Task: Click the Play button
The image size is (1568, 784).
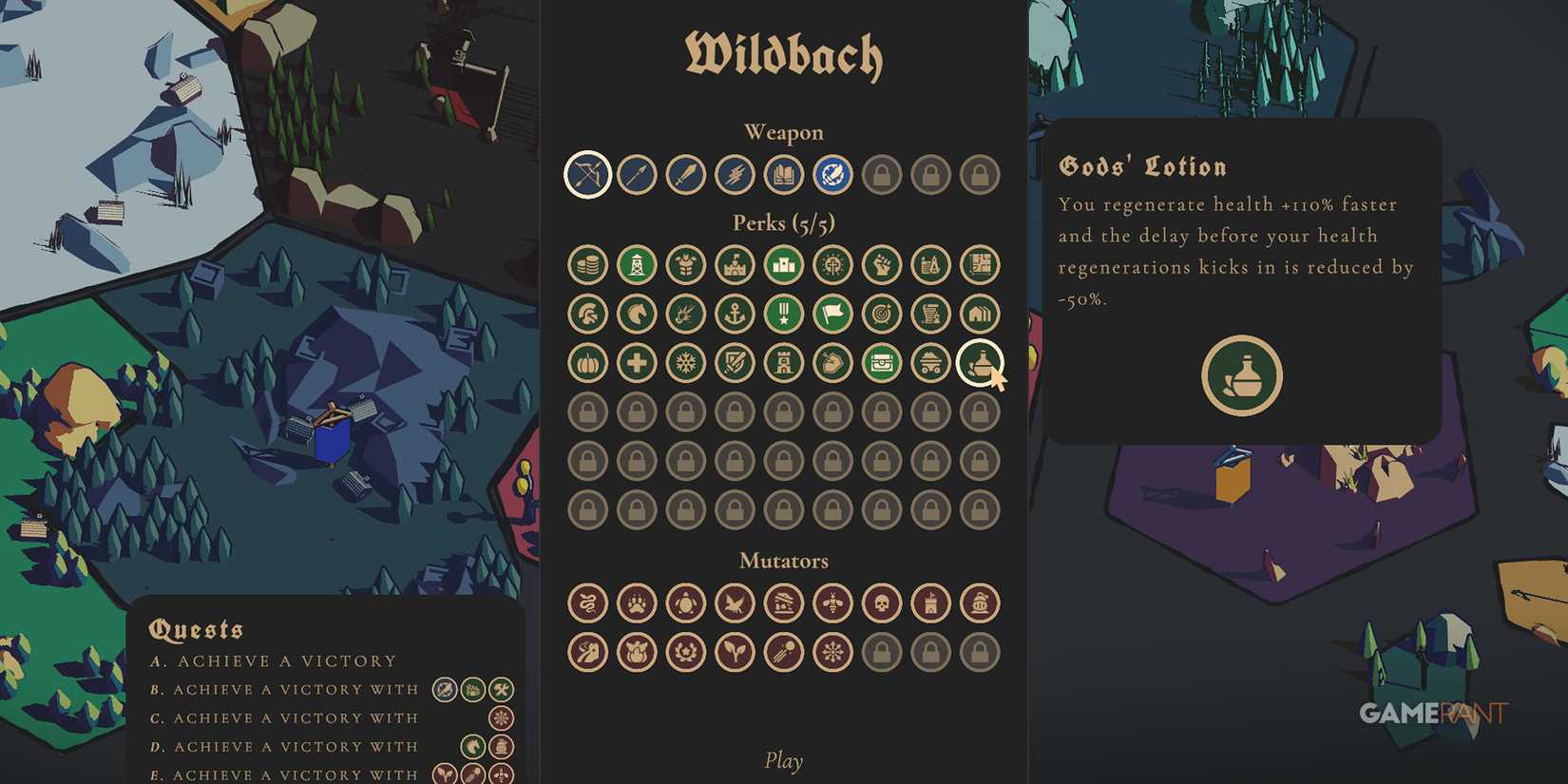Action: (784, 760)
